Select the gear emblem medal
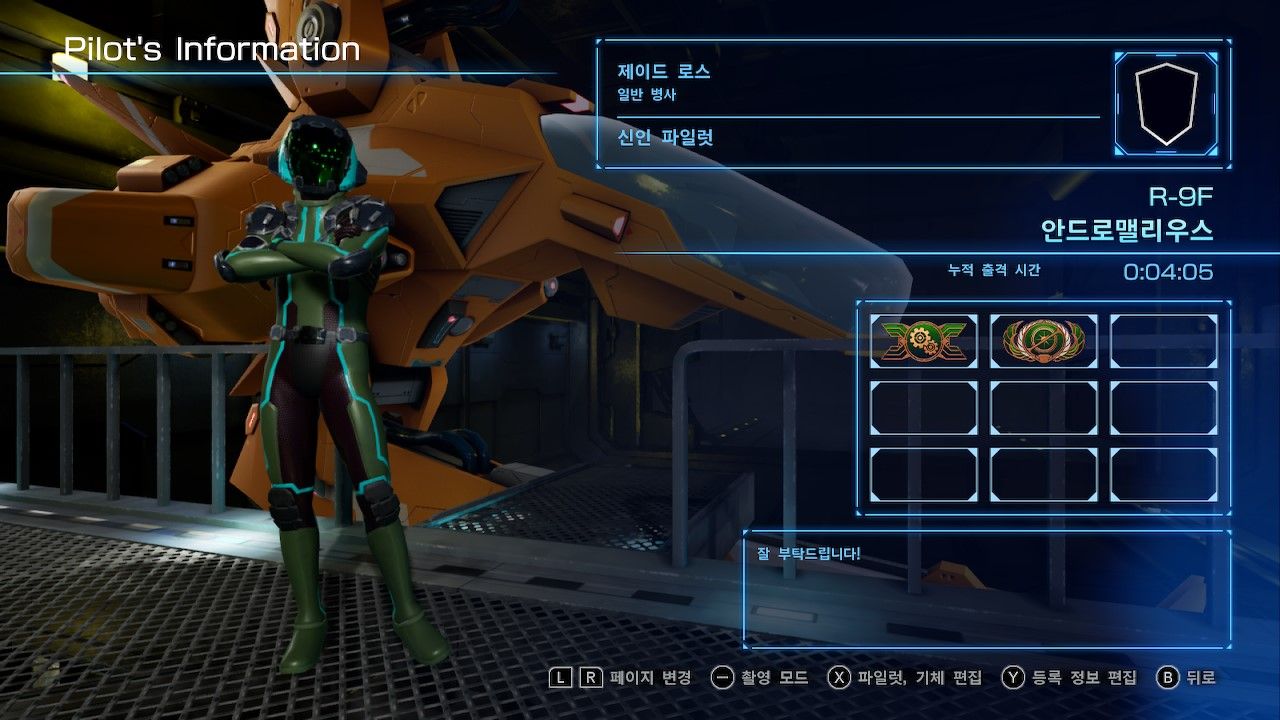This screenshot has width=1280, height=720. pyautogui.click(x=923, y=341)
